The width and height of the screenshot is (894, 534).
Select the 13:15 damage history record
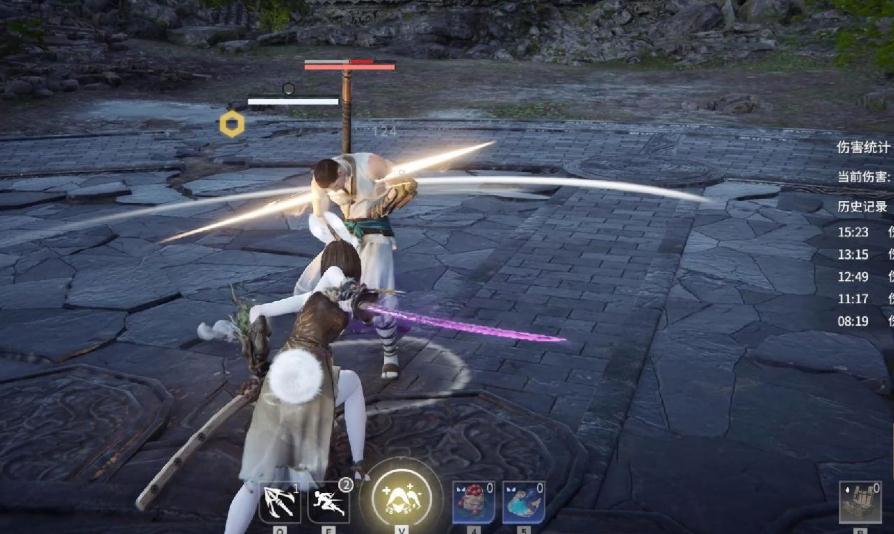click(862, 253)
